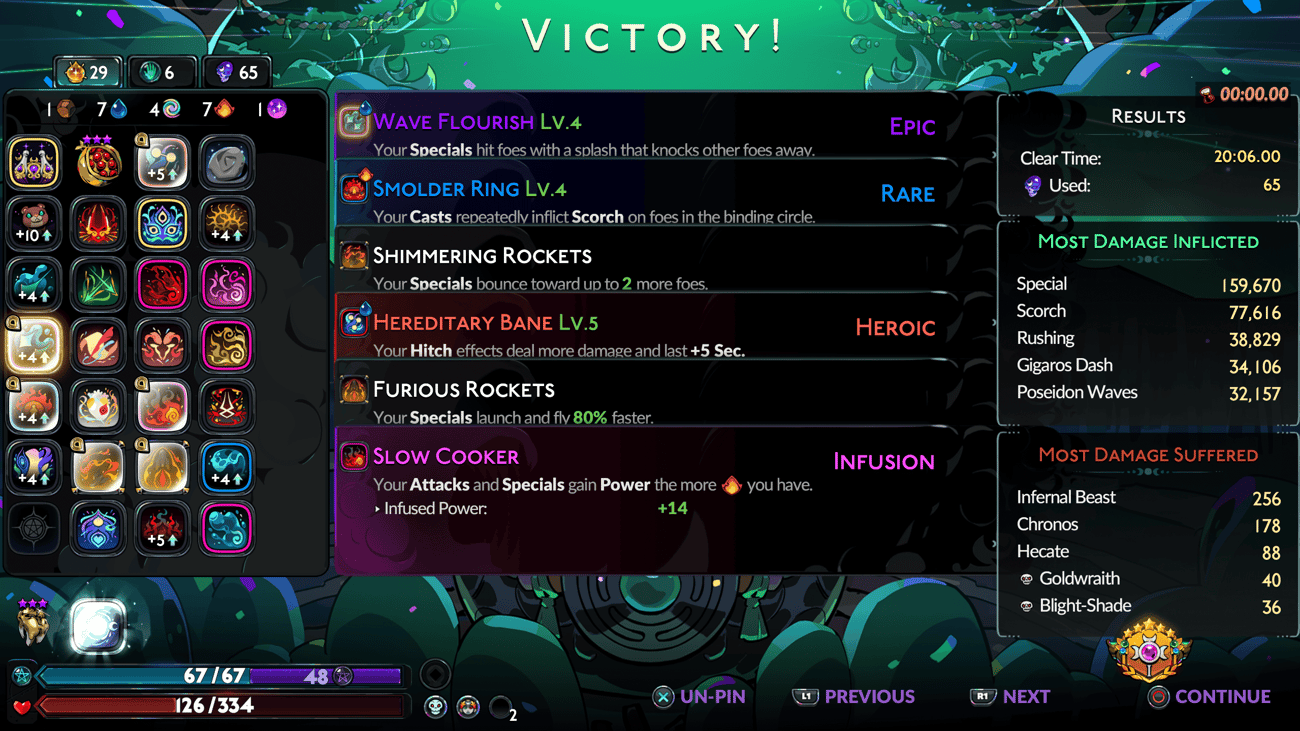Click the purple skull resource counter showing 65

point(237,71)
